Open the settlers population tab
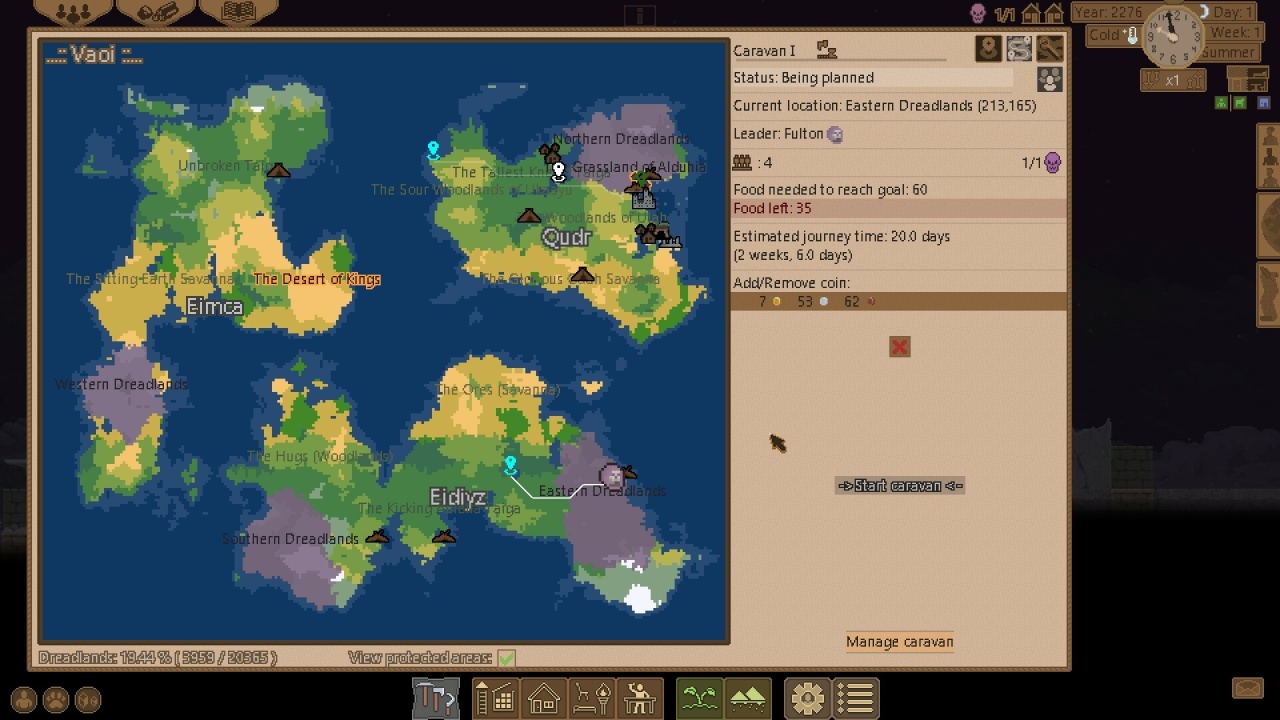1280x720 pixels. 71,13
